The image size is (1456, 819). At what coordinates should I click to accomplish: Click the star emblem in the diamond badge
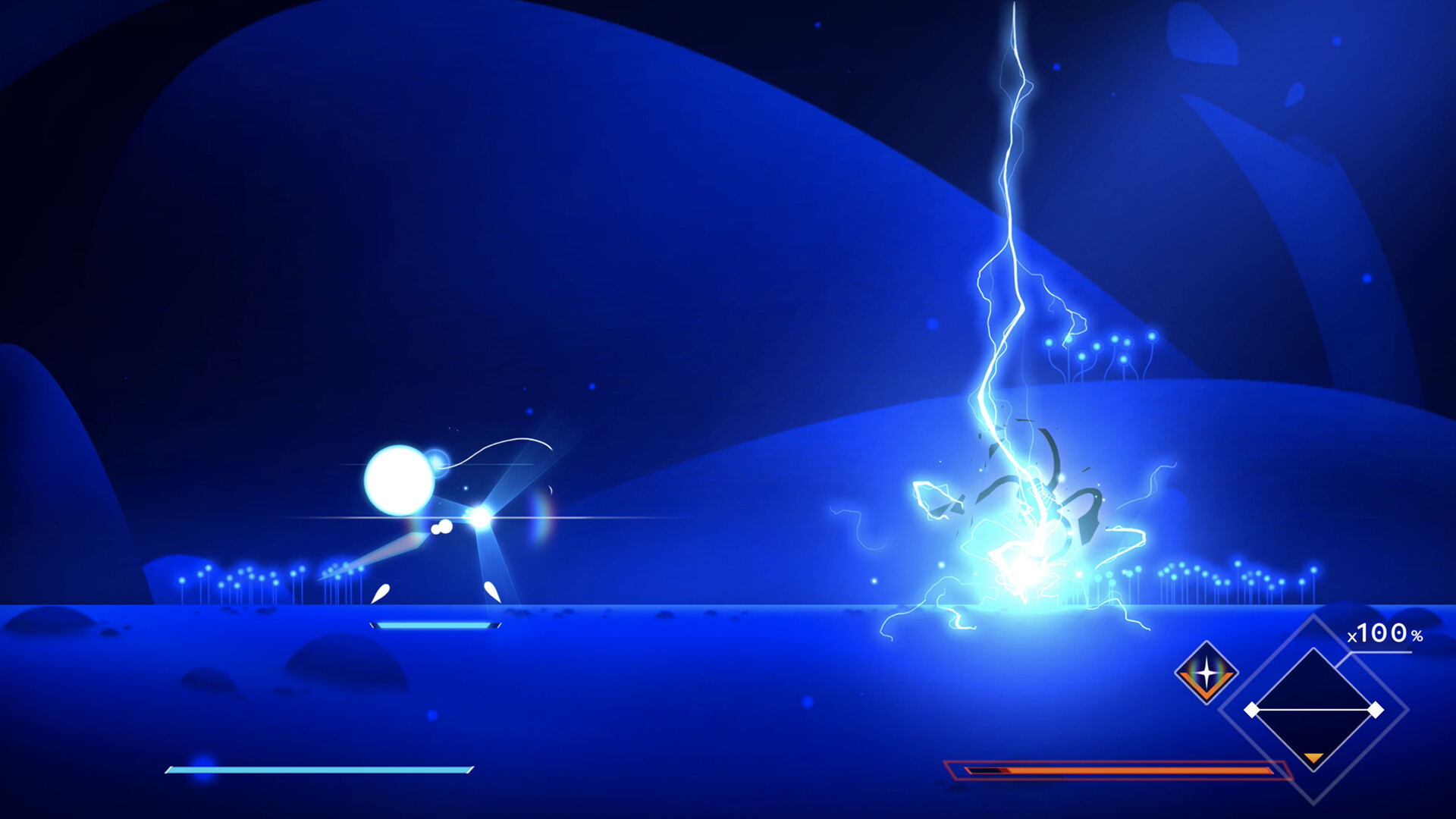click(x=1206, y=670)
